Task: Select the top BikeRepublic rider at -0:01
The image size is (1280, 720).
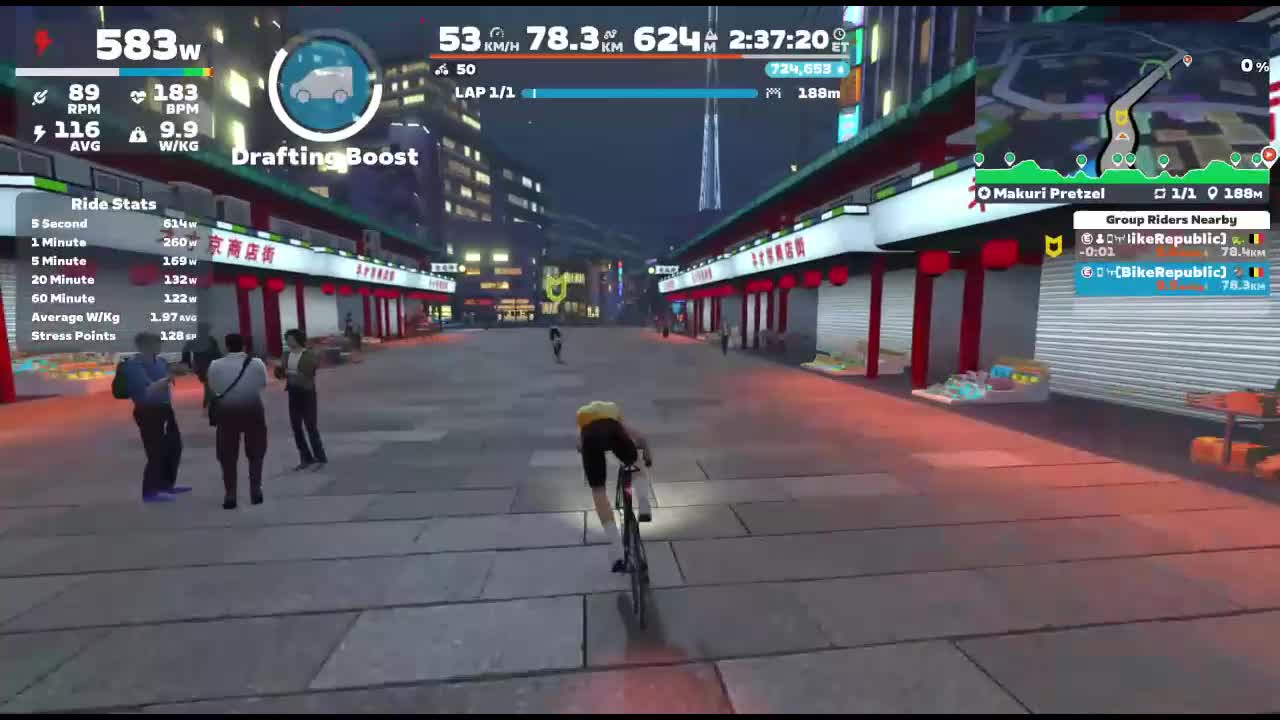Action: coord(1171,245)
